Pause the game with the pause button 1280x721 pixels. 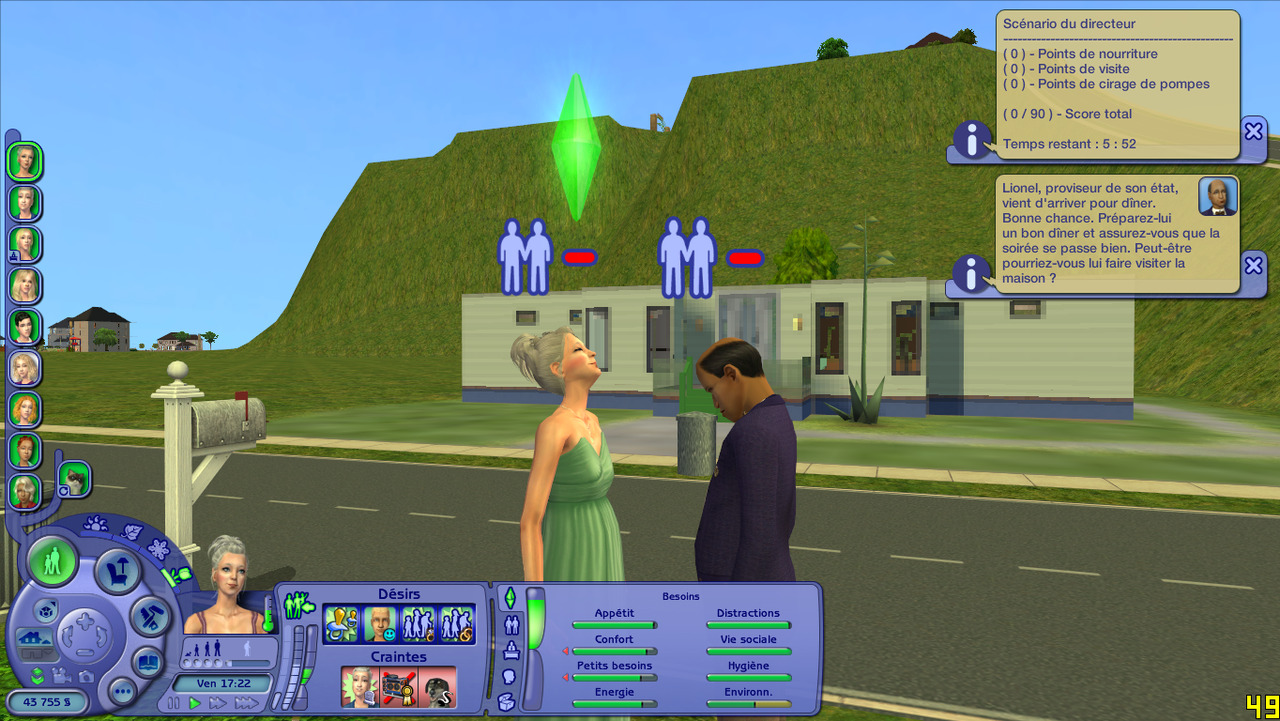click(174, 703)
